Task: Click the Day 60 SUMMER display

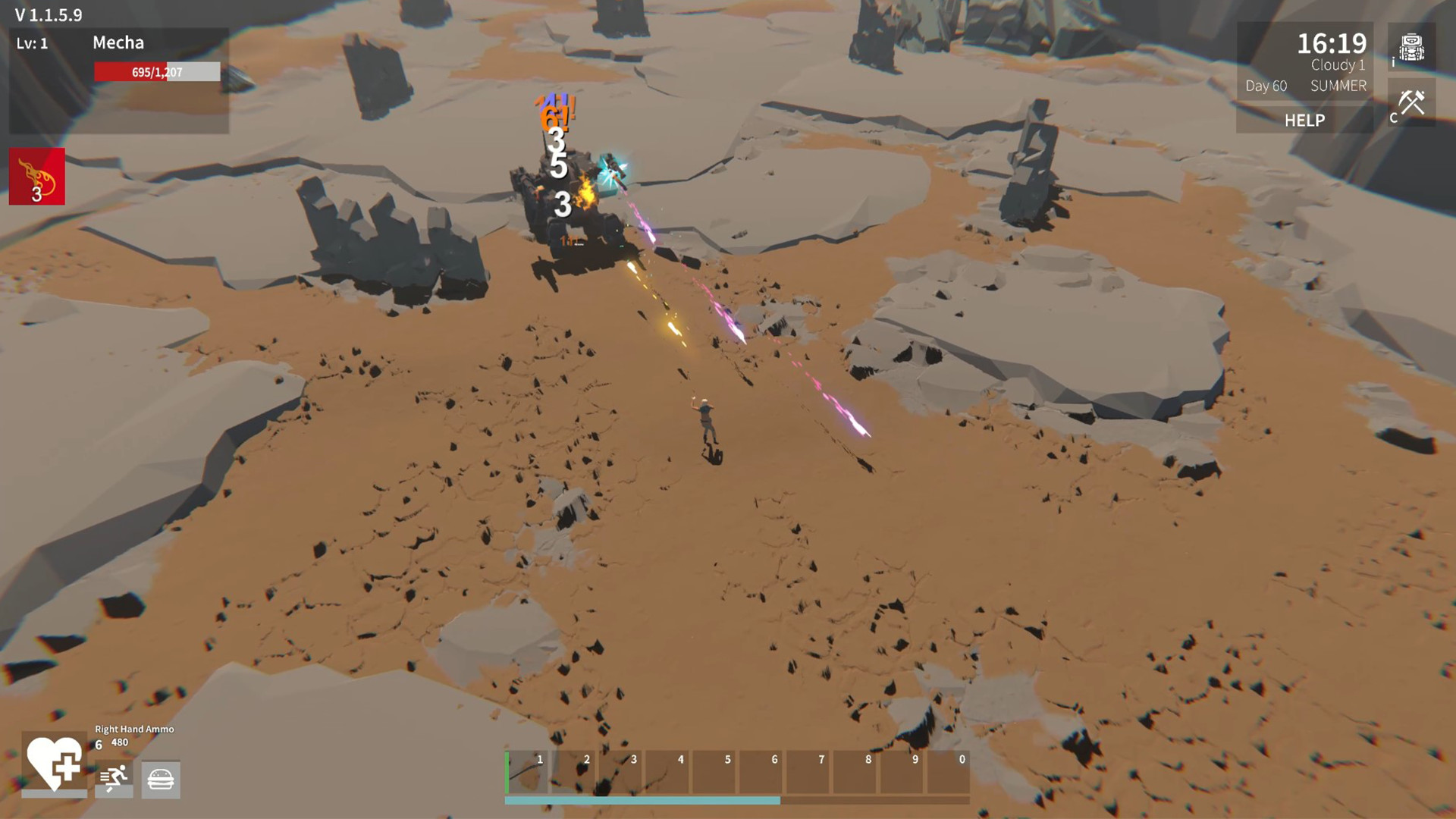Action: click(x=1301, y=86)
